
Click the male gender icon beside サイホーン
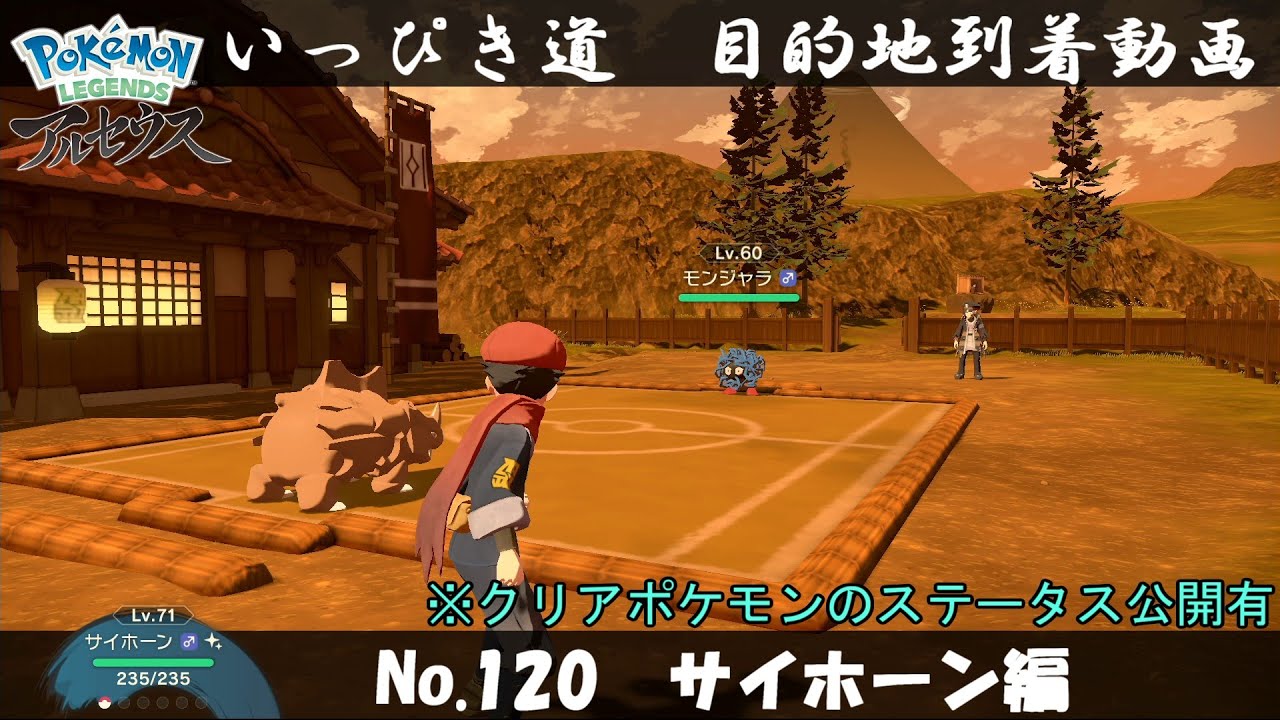[x=188, y=642]
